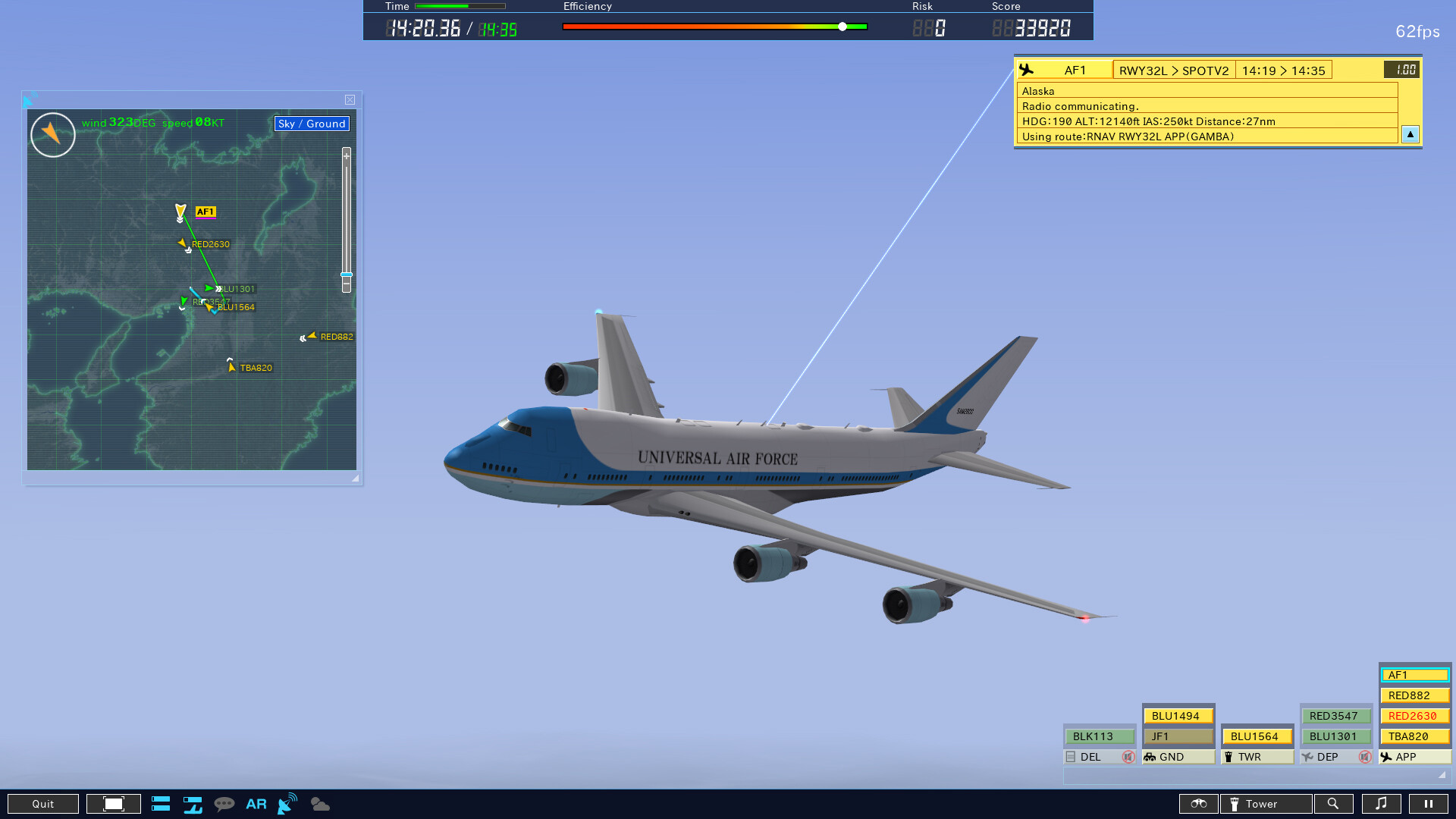The width and height of the screenshot is (1456, 819).
Task: Switch the minimap to Sky / Ground view
Action: coord(311,124)
